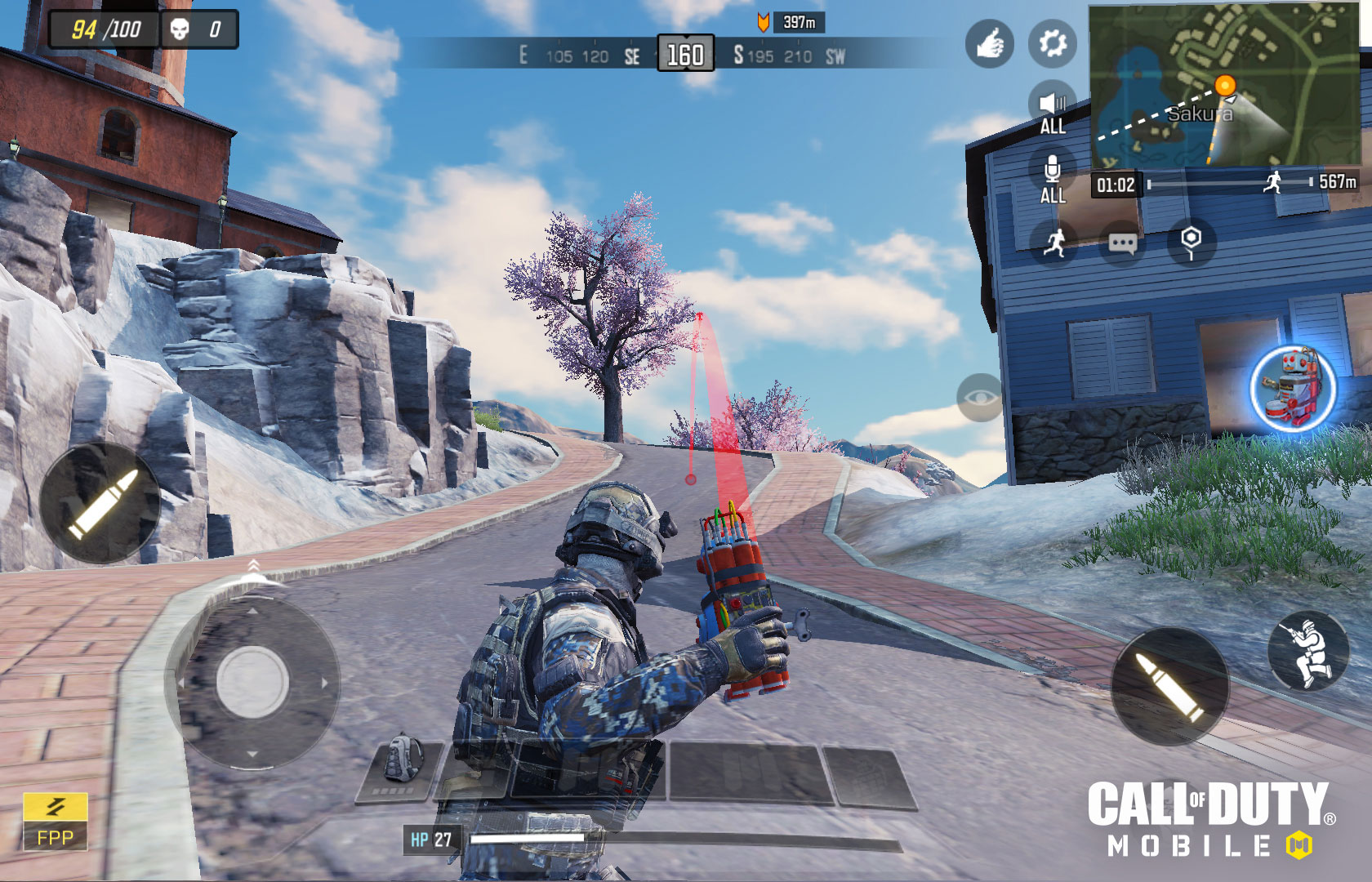
Task: Switch perspective using the FPP toggle
Action: click(x=56, y=835)
